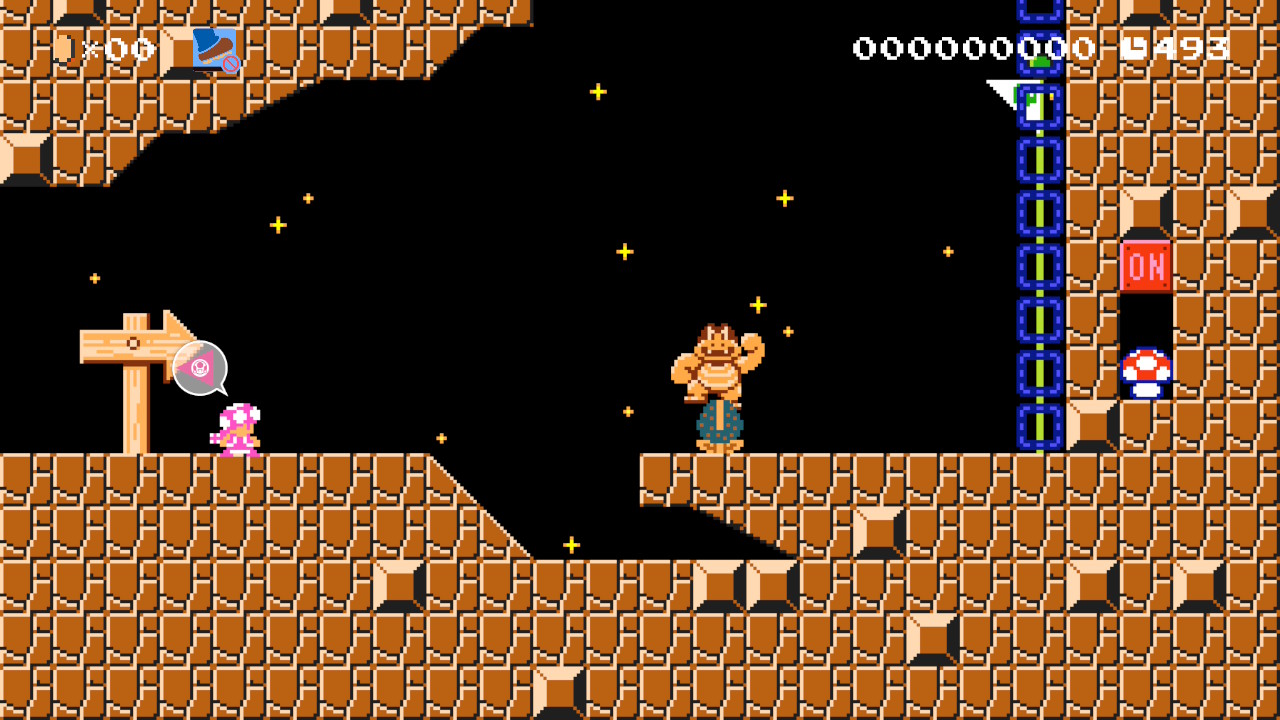This screenshot has height=720, width=1280.
Task: Click the boot clear-condition icon
Action: pyautogui.click(x=215, y=49)
